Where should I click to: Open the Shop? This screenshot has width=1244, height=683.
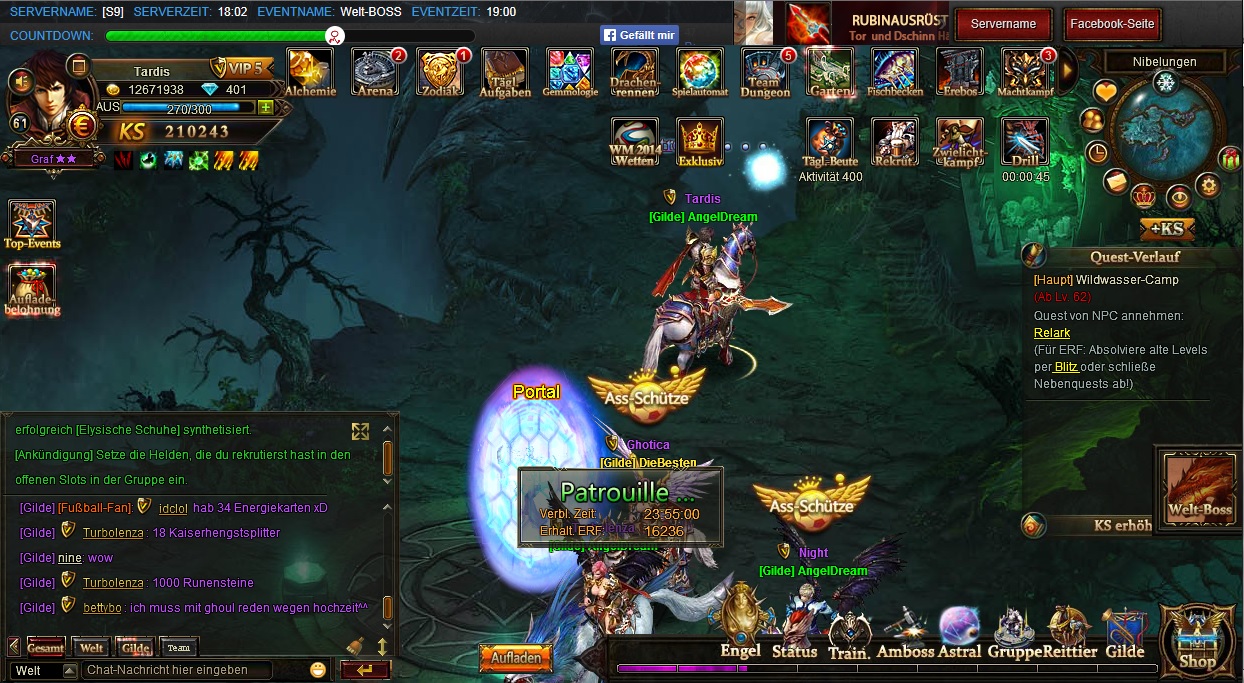tap(1197, 639)
